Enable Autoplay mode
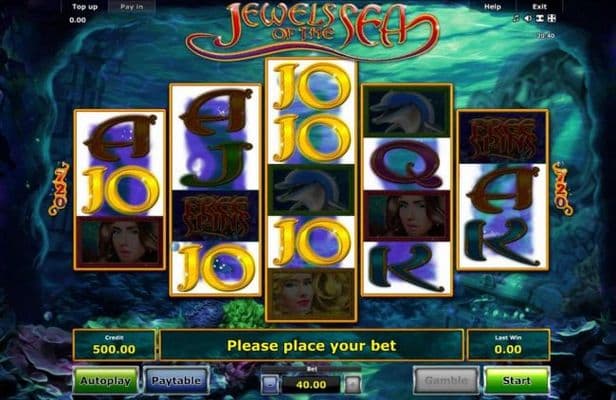This screenshot has height=400, width=616. [104, 381]
